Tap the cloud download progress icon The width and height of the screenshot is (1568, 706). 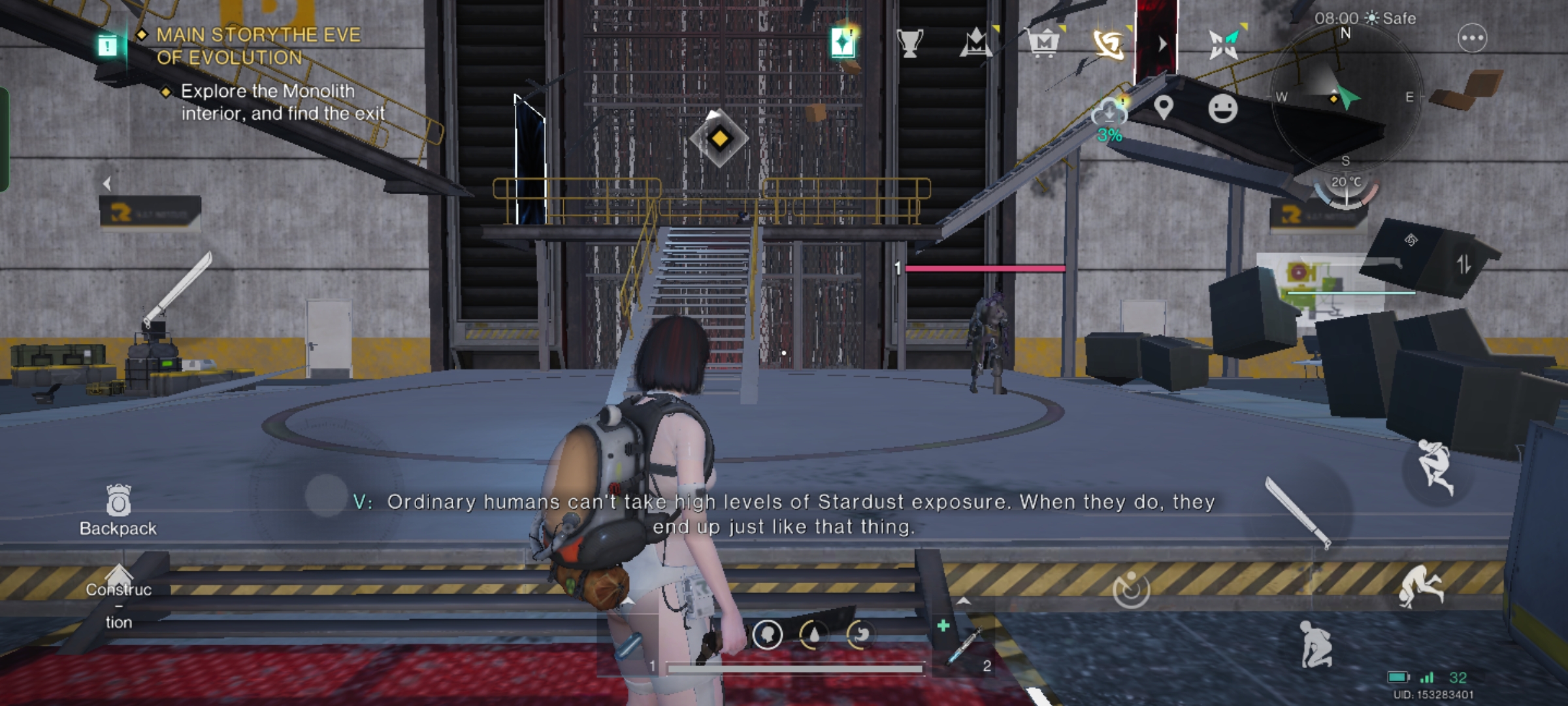pyautogui.click(x=1109, y=114)
